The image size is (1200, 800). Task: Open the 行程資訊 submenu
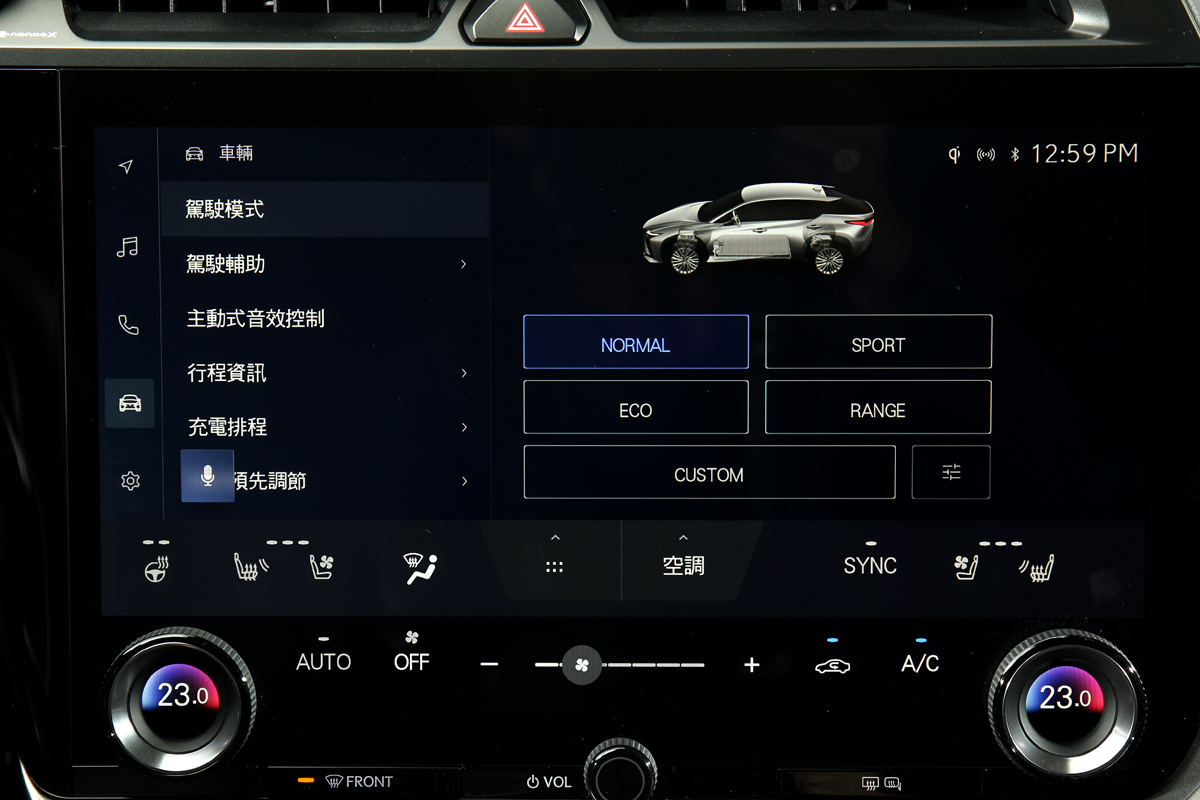click(x=325, y=373)
